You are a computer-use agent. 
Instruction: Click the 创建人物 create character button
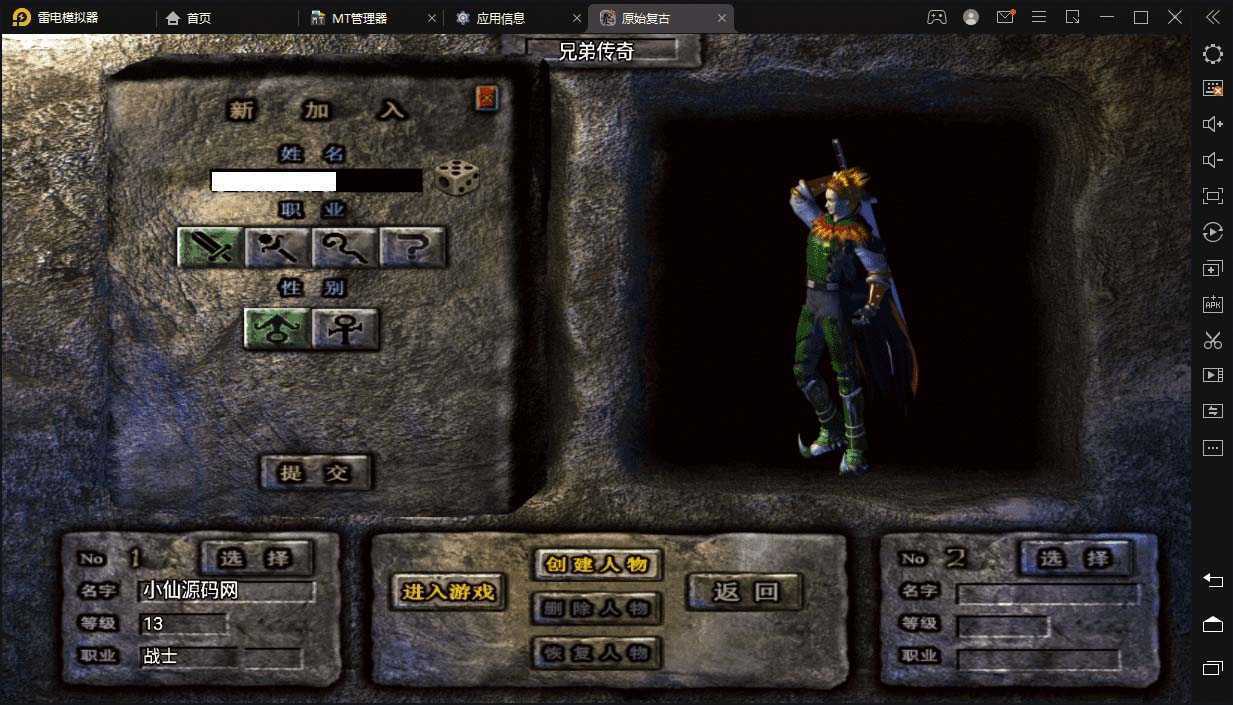pyautogui.click(x=597, y=564)
